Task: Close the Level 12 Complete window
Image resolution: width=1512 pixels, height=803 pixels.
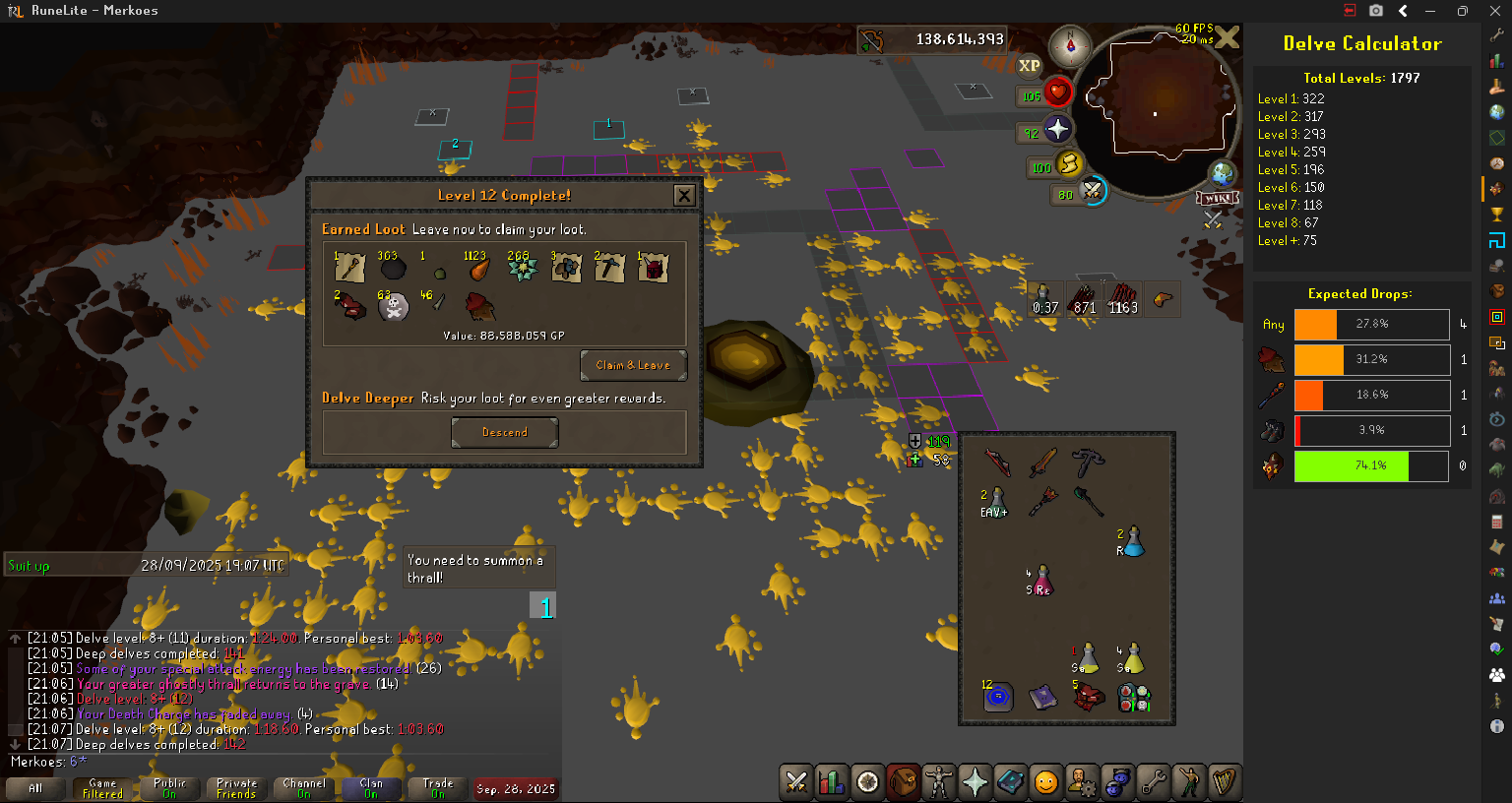Action: tap(684, 195)
